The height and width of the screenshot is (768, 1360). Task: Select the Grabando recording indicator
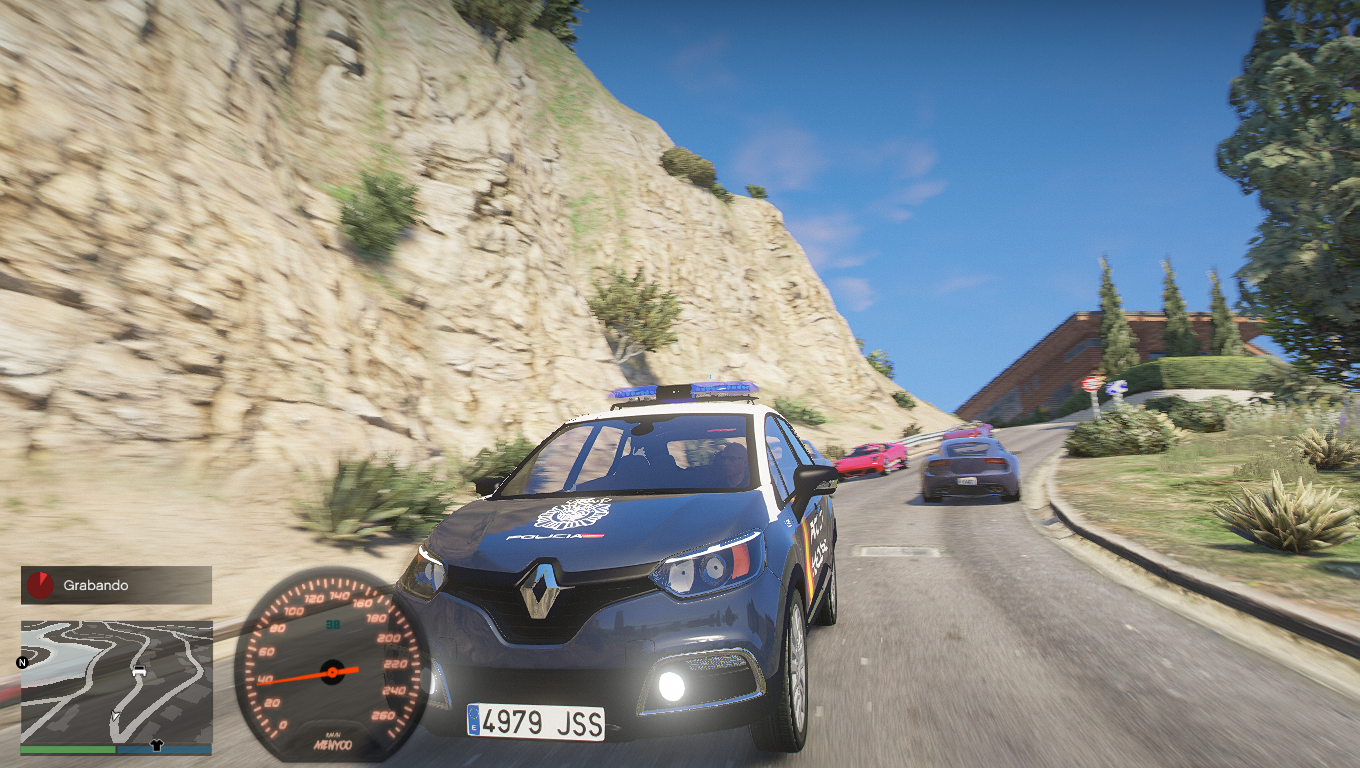tap(116, 585)
